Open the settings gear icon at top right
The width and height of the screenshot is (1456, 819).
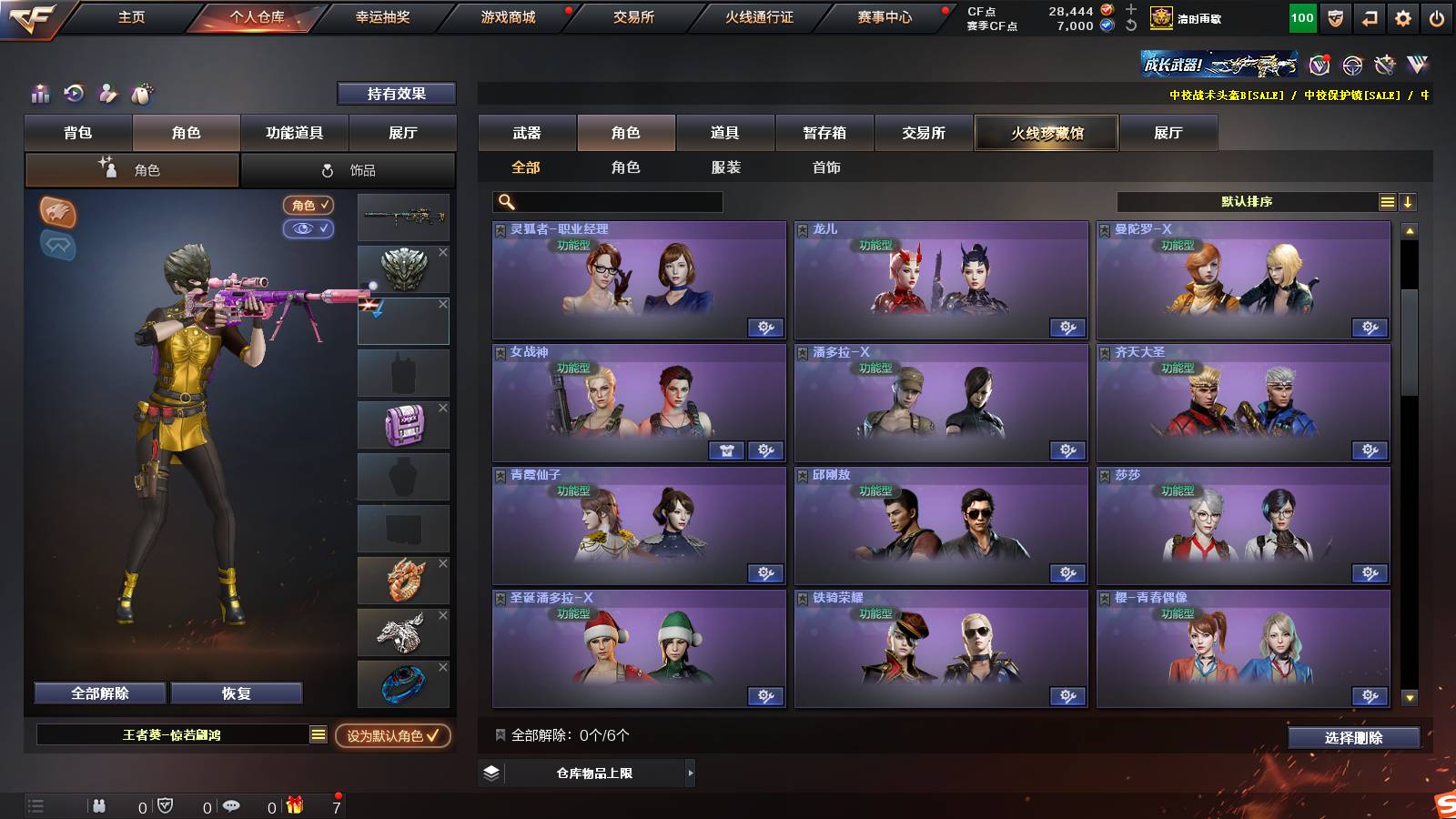click(x=1405, y=16)
